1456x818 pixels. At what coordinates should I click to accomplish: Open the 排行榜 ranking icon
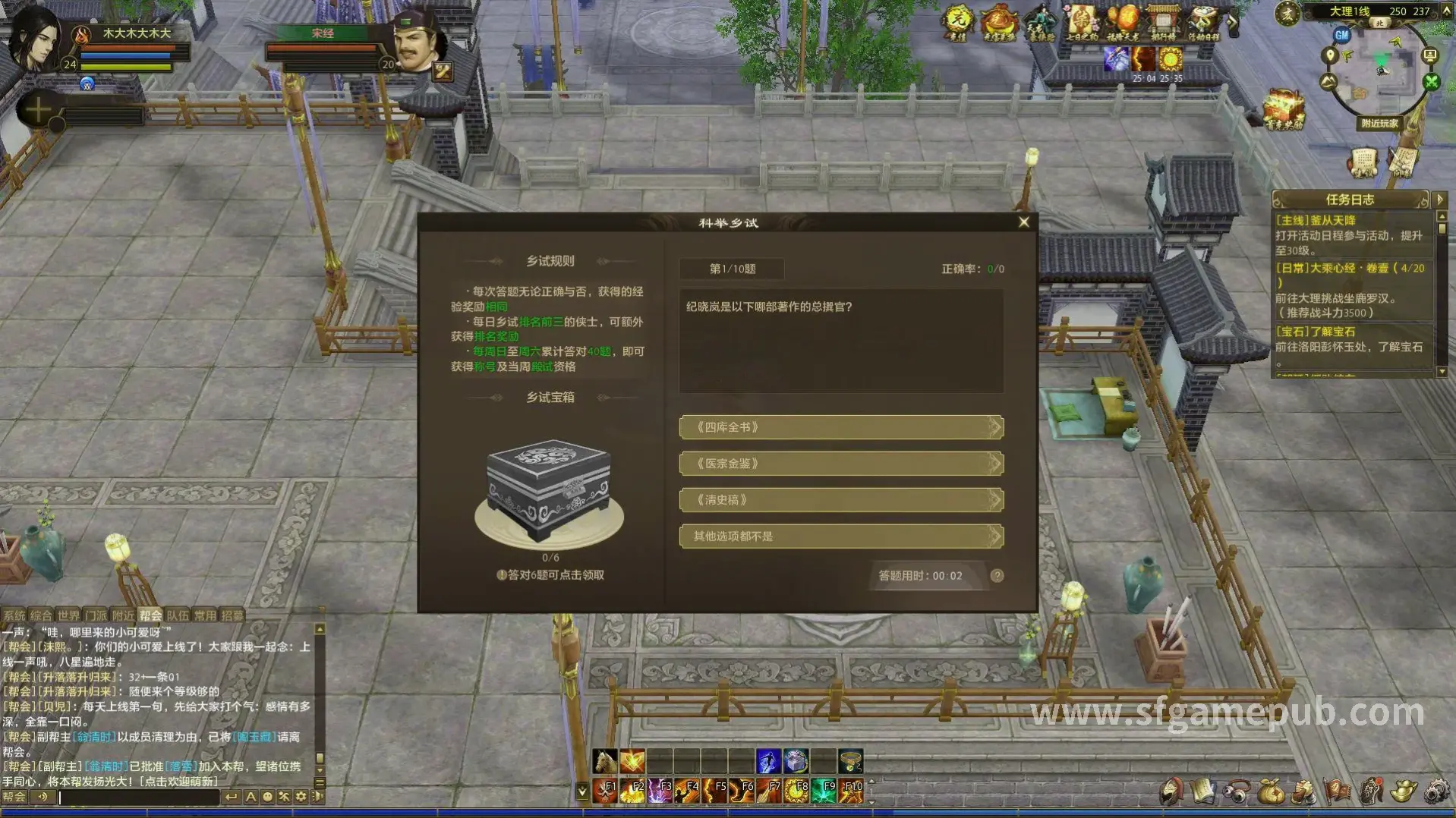[1162, 23]
